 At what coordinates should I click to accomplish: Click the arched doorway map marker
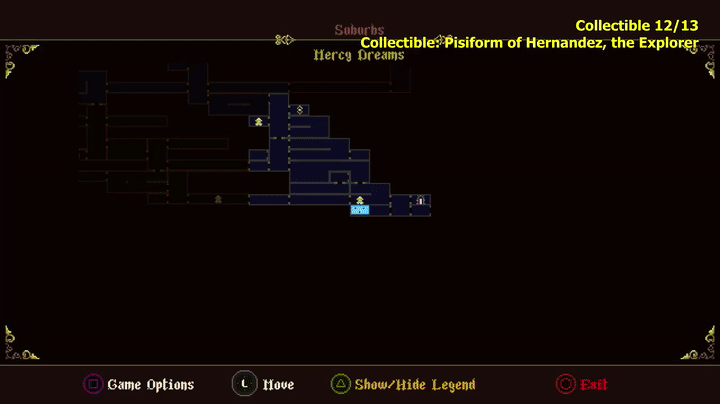(421, 201)
